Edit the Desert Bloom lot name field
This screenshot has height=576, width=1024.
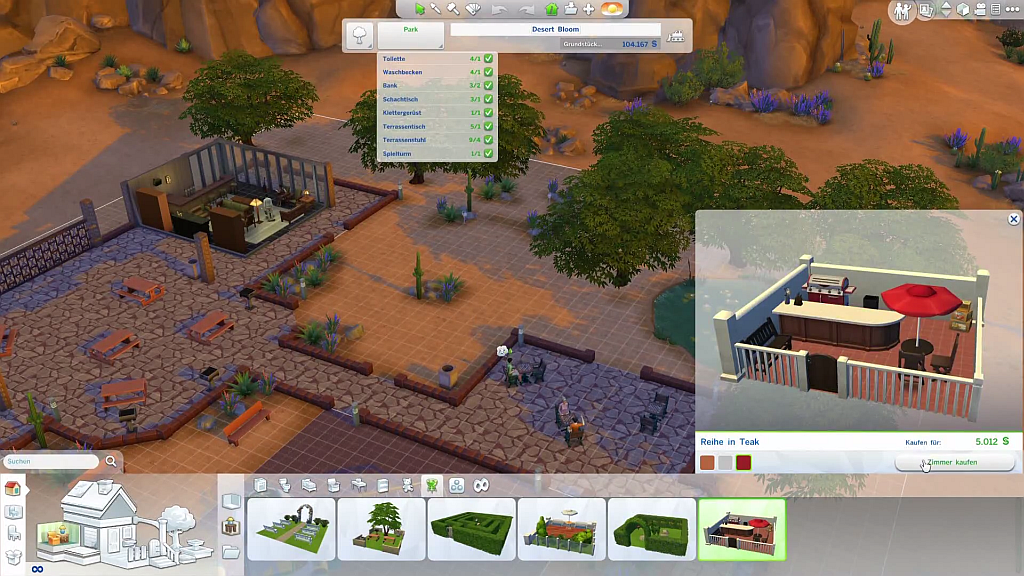555,30
